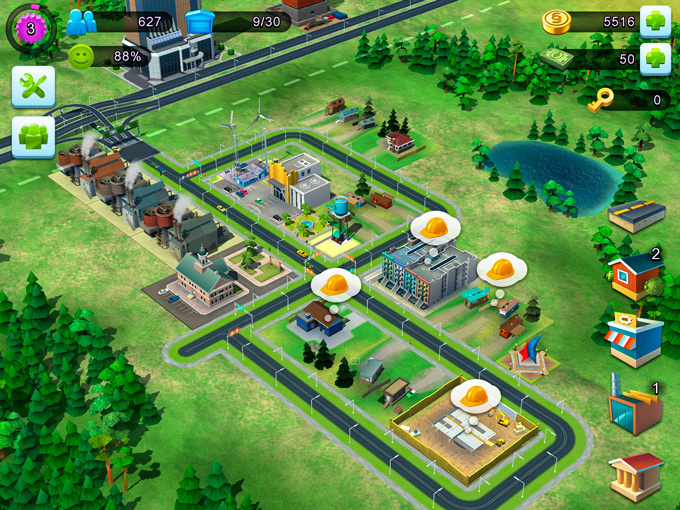Viewport: 680px width, 510px height.
Task: Open the wrench and screwdriver tools menu
Action: (33, 87)
